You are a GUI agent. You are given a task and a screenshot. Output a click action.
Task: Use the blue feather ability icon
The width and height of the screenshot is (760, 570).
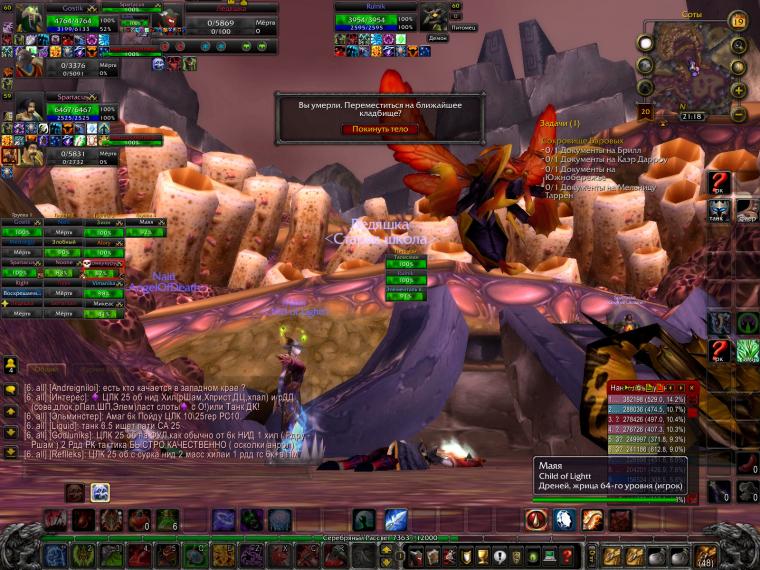point(396,520)
